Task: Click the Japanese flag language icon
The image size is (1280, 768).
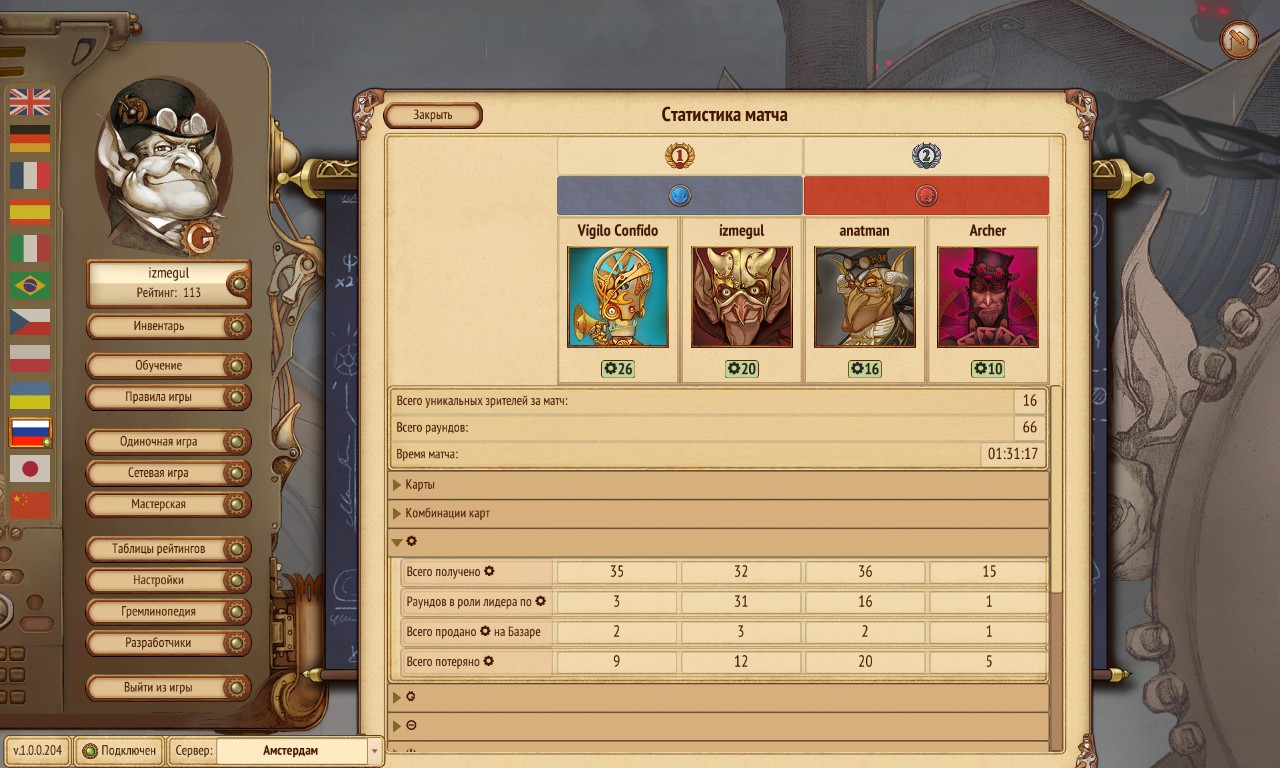Action: (29, 468)
